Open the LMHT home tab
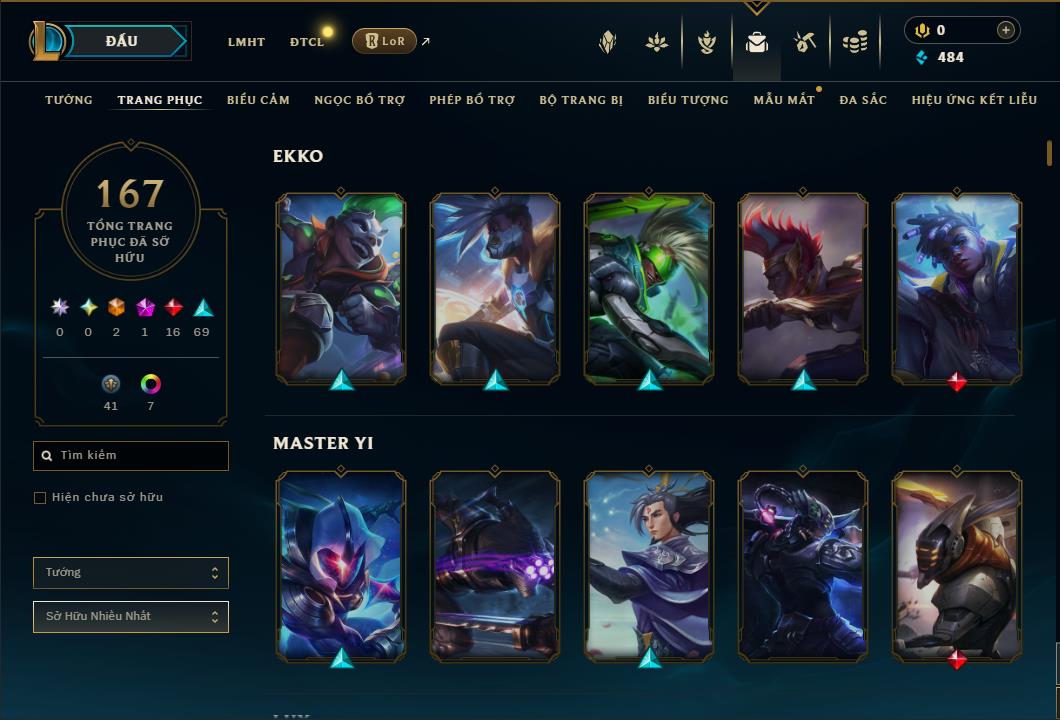This screenshot has width=1060, height=720. [246, 42]
